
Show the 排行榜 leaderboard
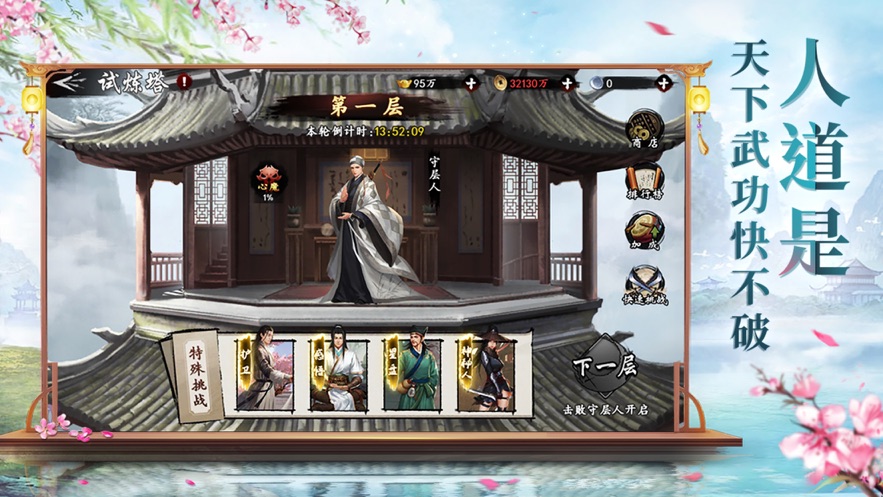[x=643, y=181]
